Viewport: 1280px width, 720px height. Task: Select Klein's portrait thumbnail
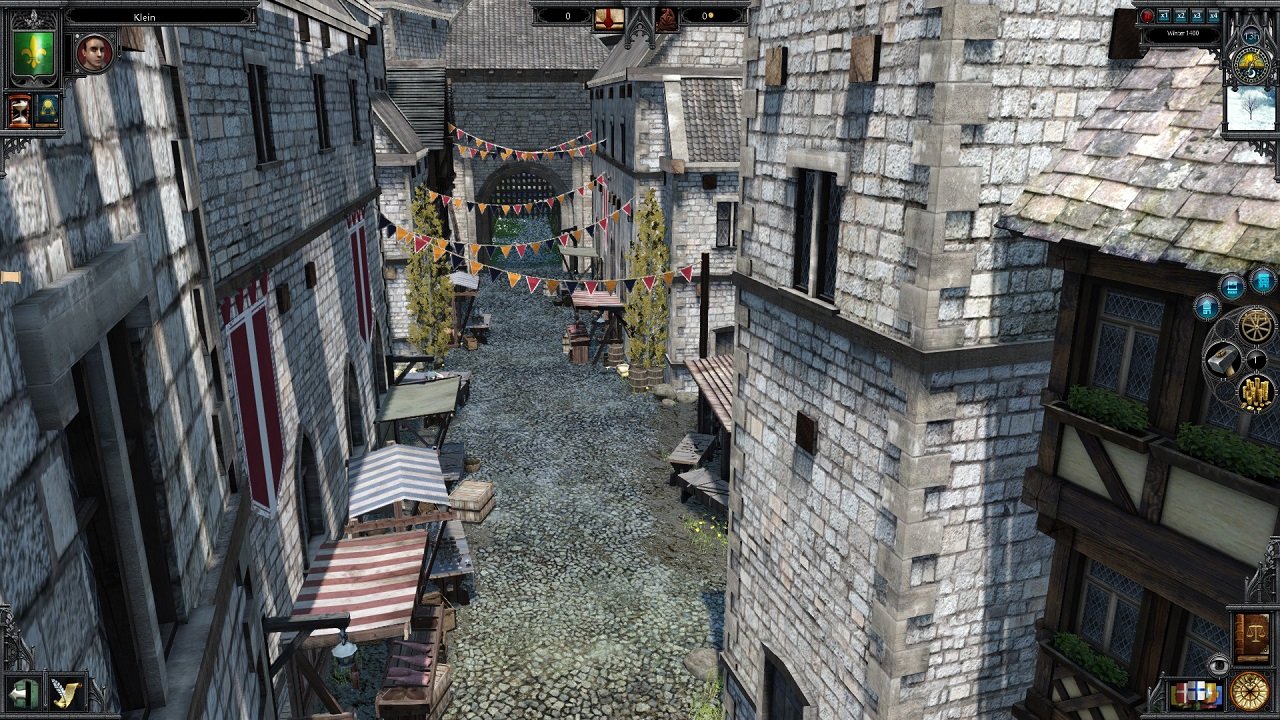coord(93,53)
